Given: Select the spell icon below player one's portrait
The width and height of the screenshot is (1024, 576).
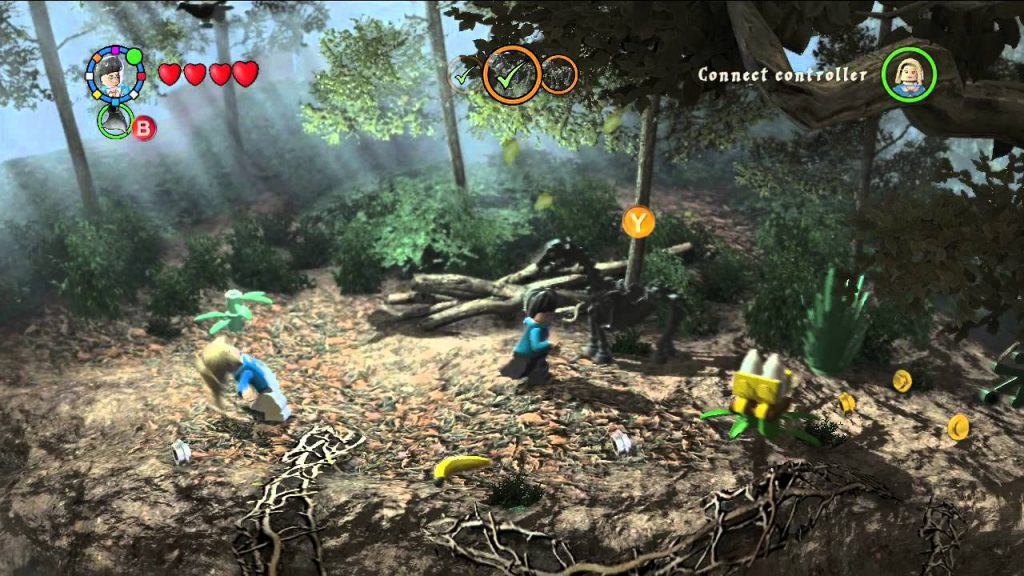Looking at the screenshot, I should point(116,121).
